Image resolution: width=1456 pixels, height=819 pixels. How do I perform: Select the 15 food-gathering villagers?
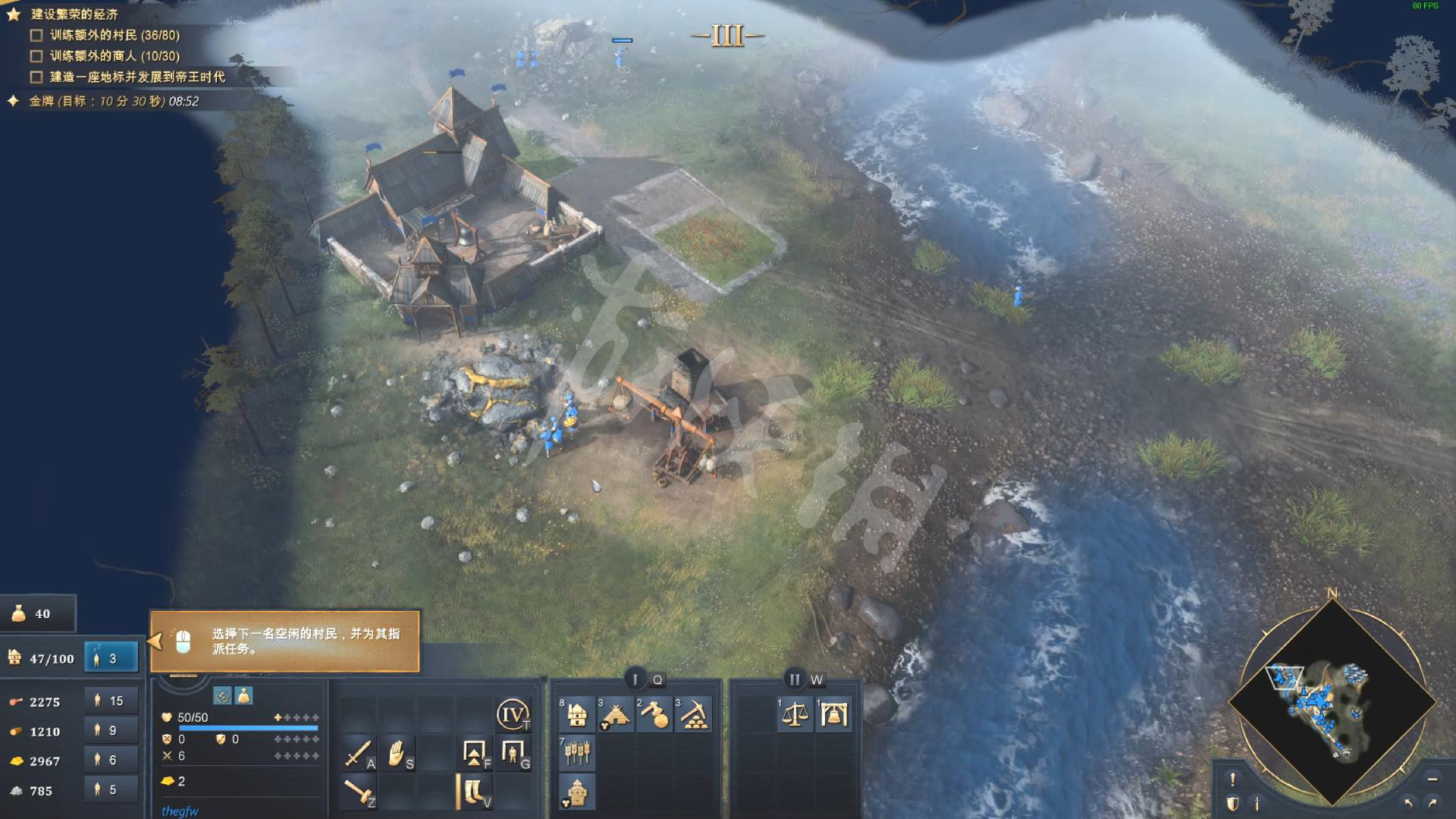tap(111, 701)
